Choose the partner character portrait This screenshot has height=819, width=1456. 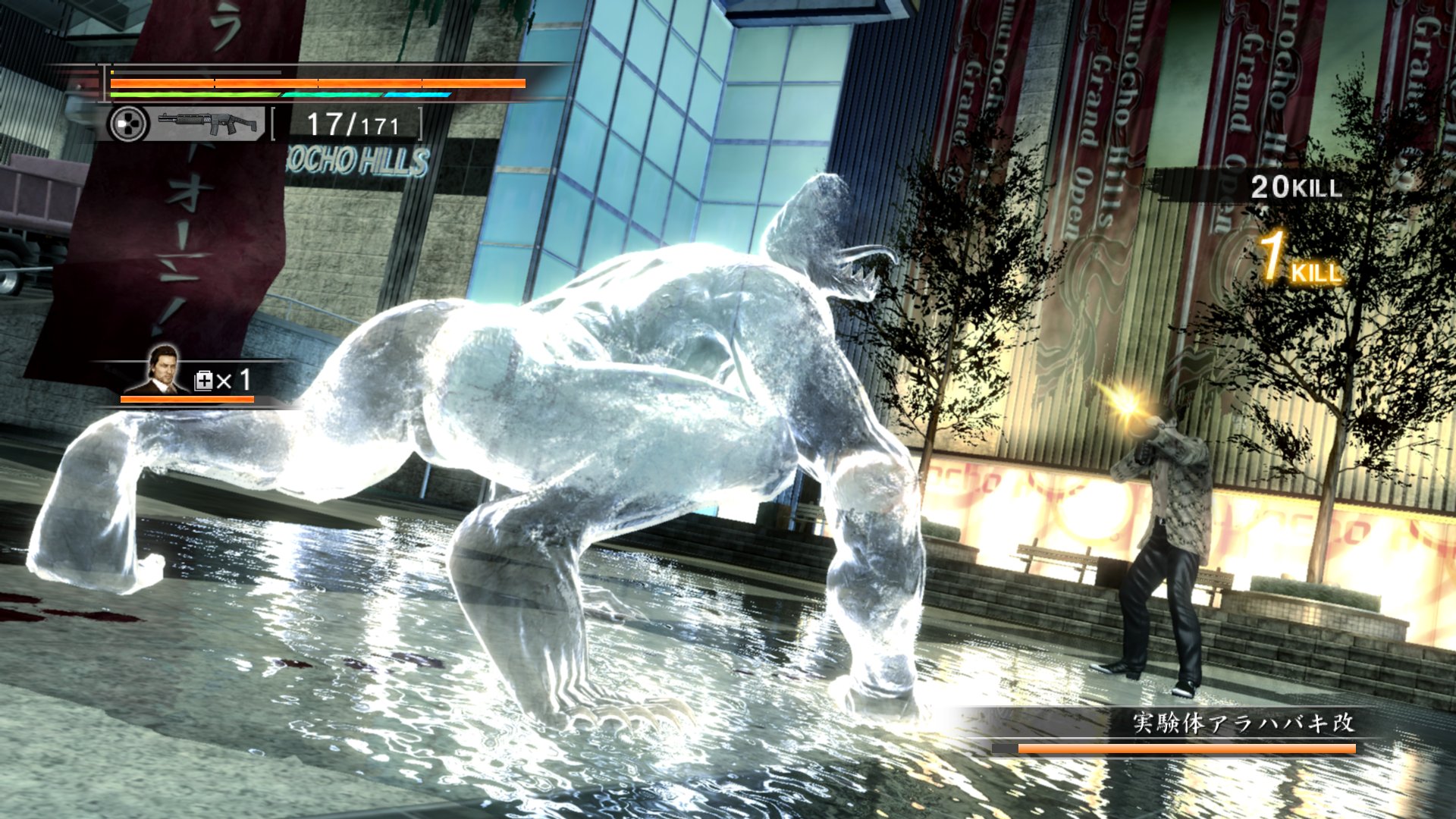click(x=163, y=371)
